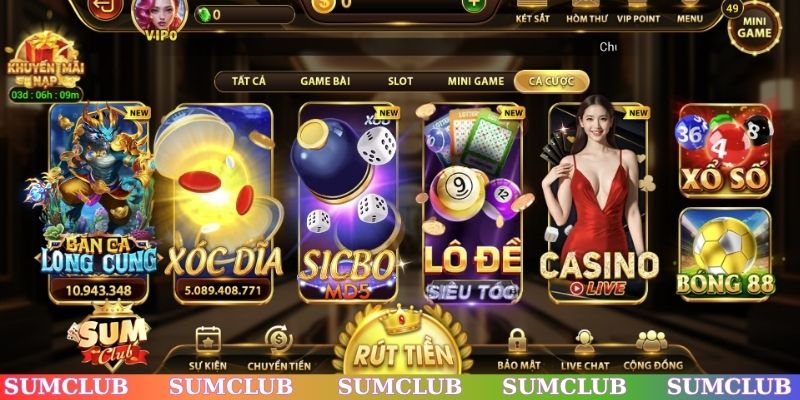Open the Sicbo MD5 game
The height and width of the screenshot is (400, 800).
pos(349,202)
